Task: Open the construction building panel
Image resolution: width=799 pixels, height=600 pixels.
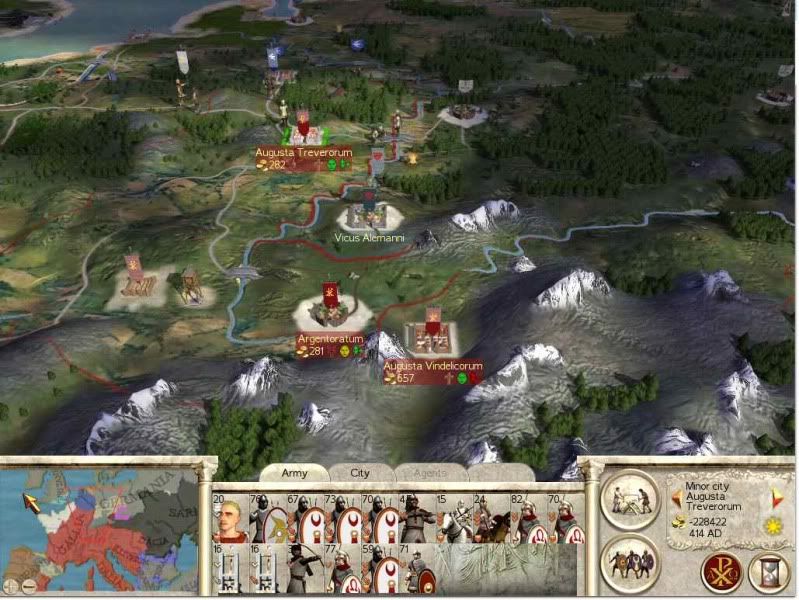Action: 632,498
